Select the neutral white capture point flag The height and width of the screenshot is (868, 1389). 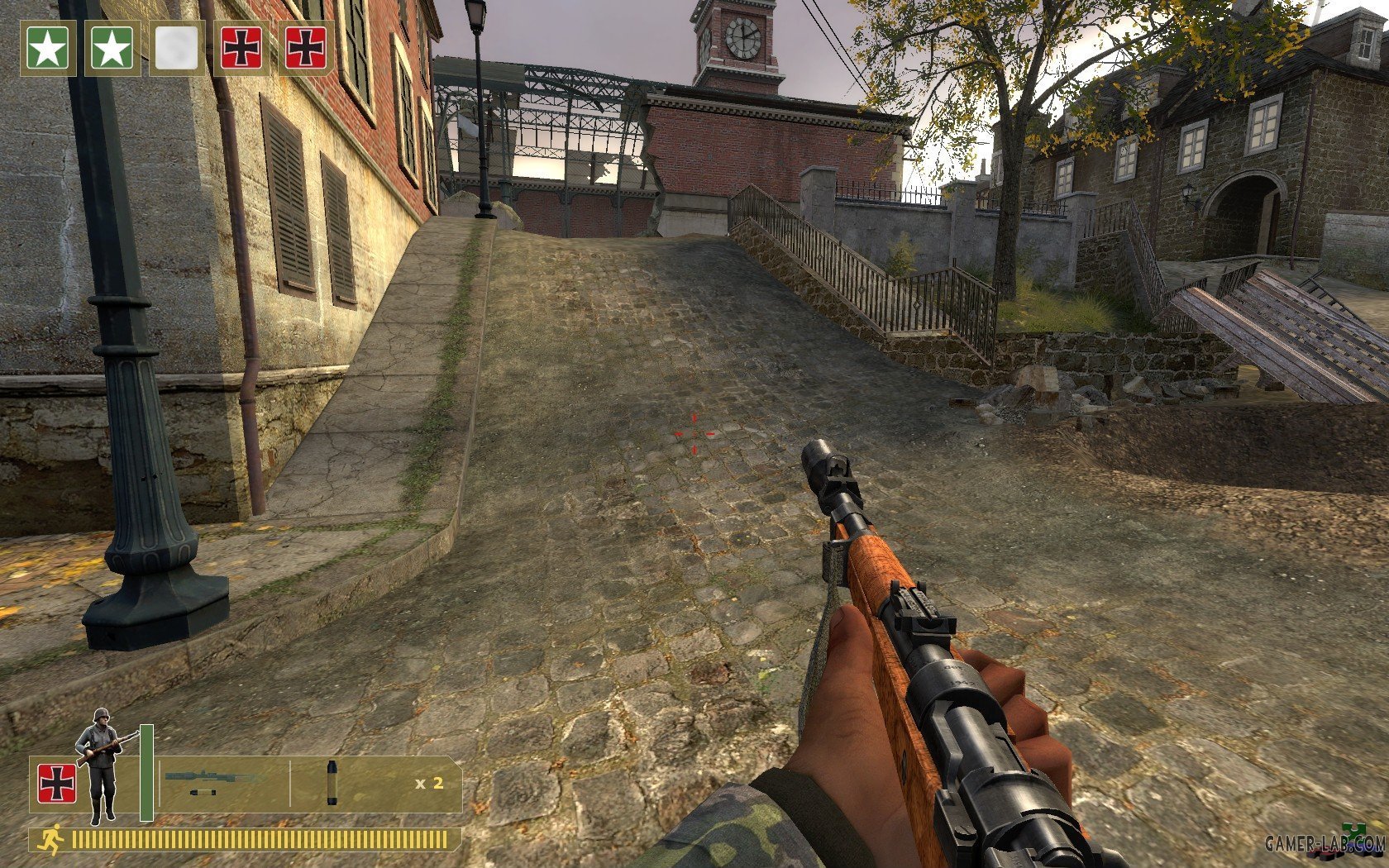pyautogui.click(x=177, y=48)
